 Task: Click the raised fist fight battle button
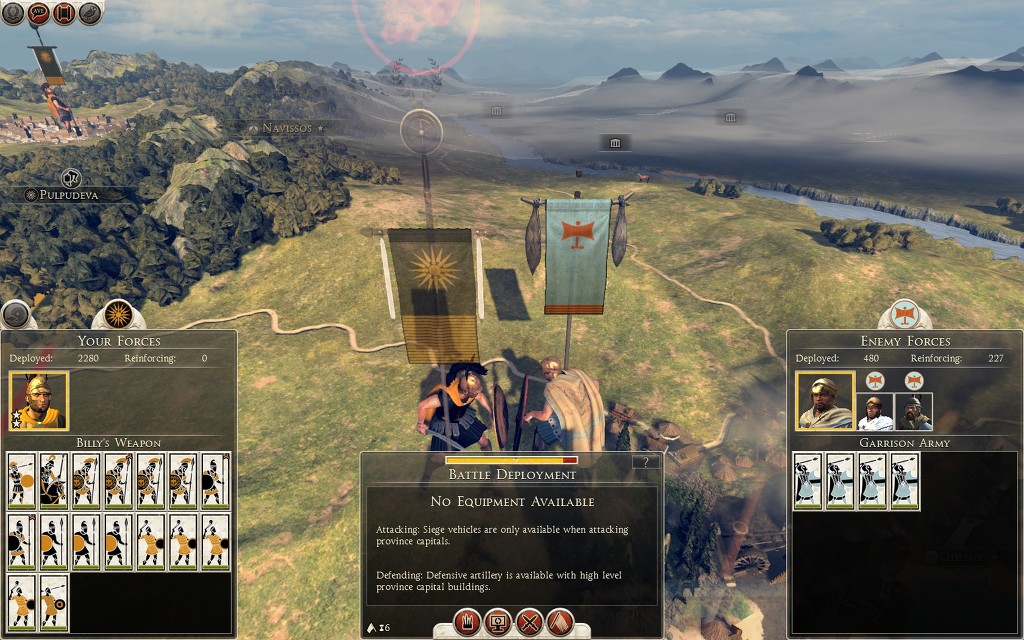click(466, 622)
